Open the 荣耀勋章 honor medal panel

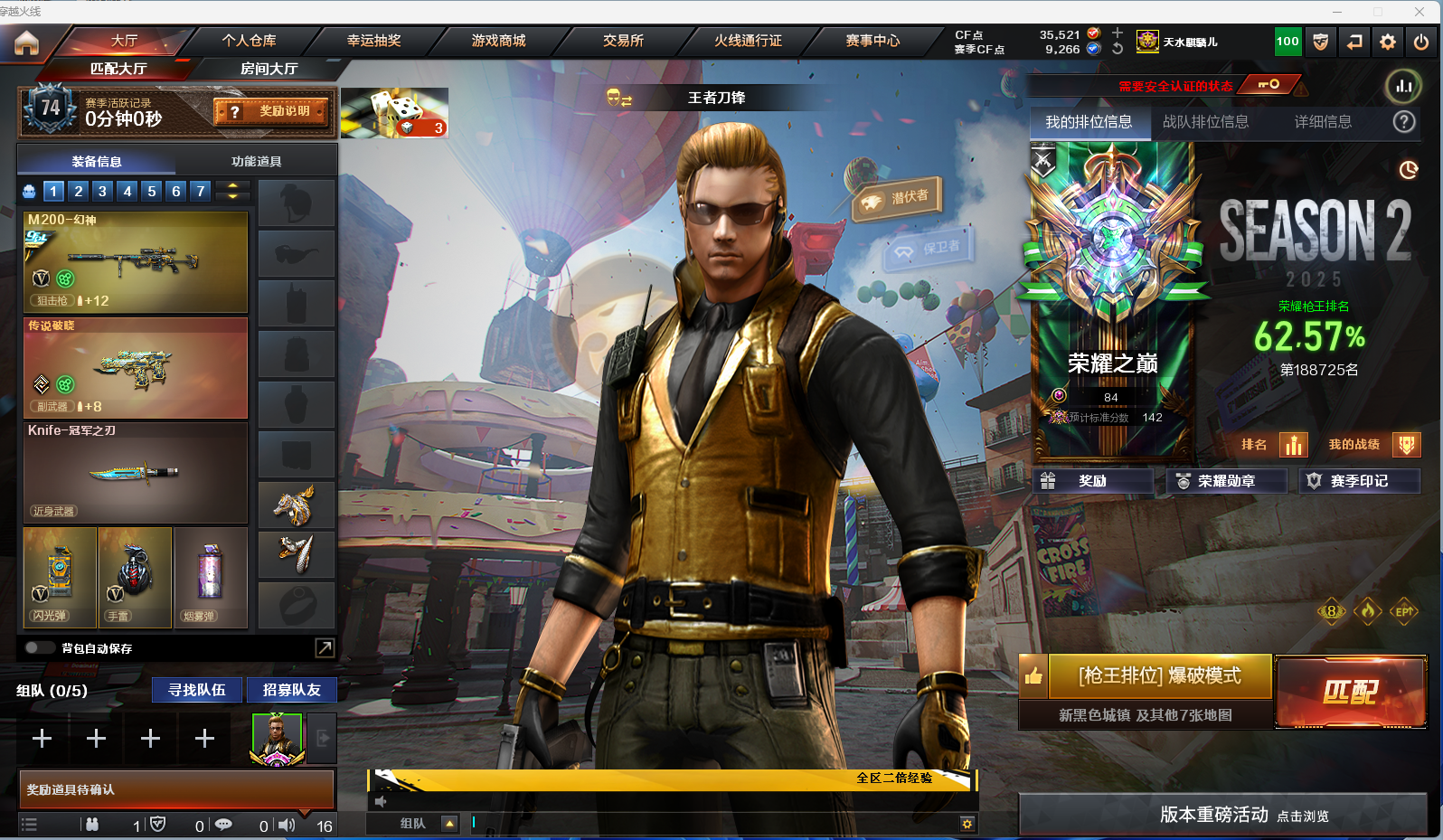click(x=1226, y=481)
